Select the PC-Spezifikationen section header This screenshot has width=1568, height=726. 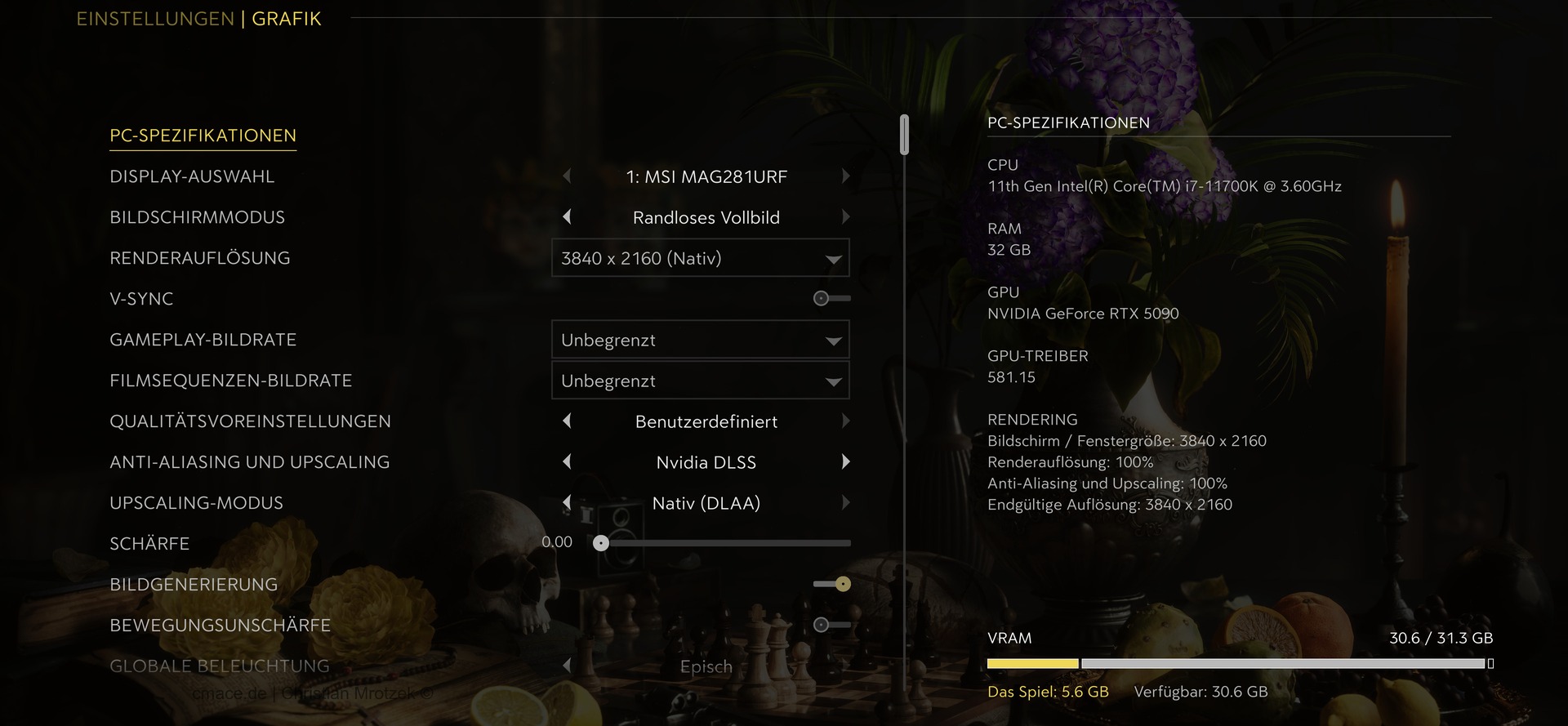coord(203,136)
